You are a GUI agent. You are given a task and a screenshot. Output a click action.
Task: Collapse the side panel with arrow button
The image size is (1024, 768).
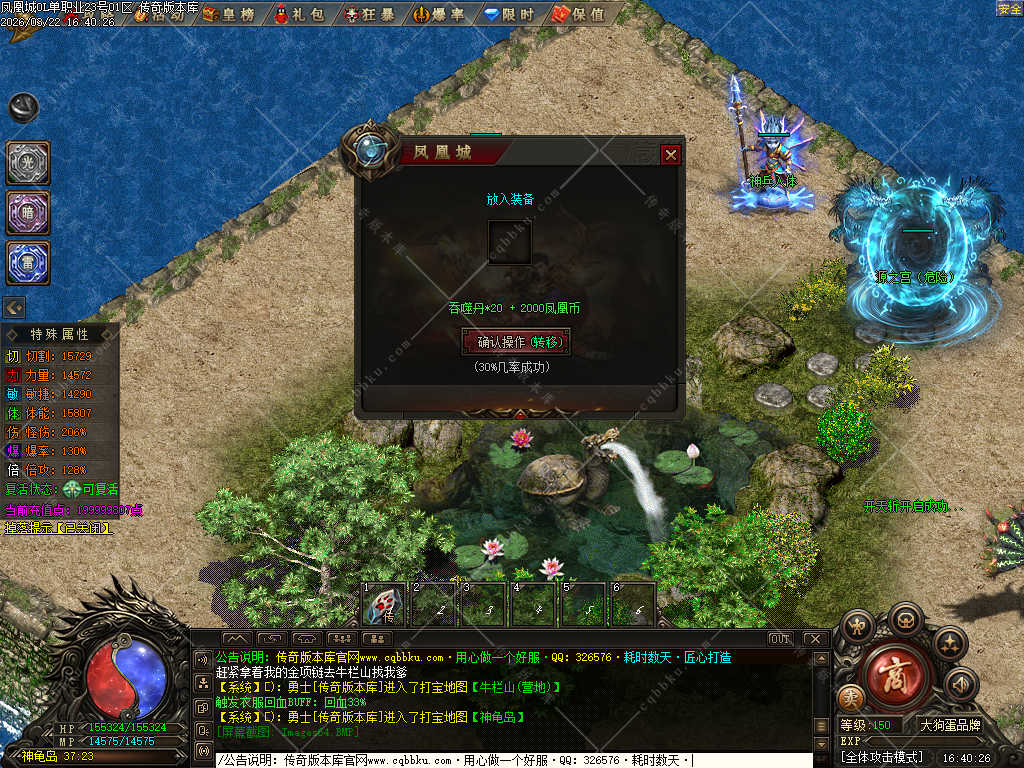(15, 307)
